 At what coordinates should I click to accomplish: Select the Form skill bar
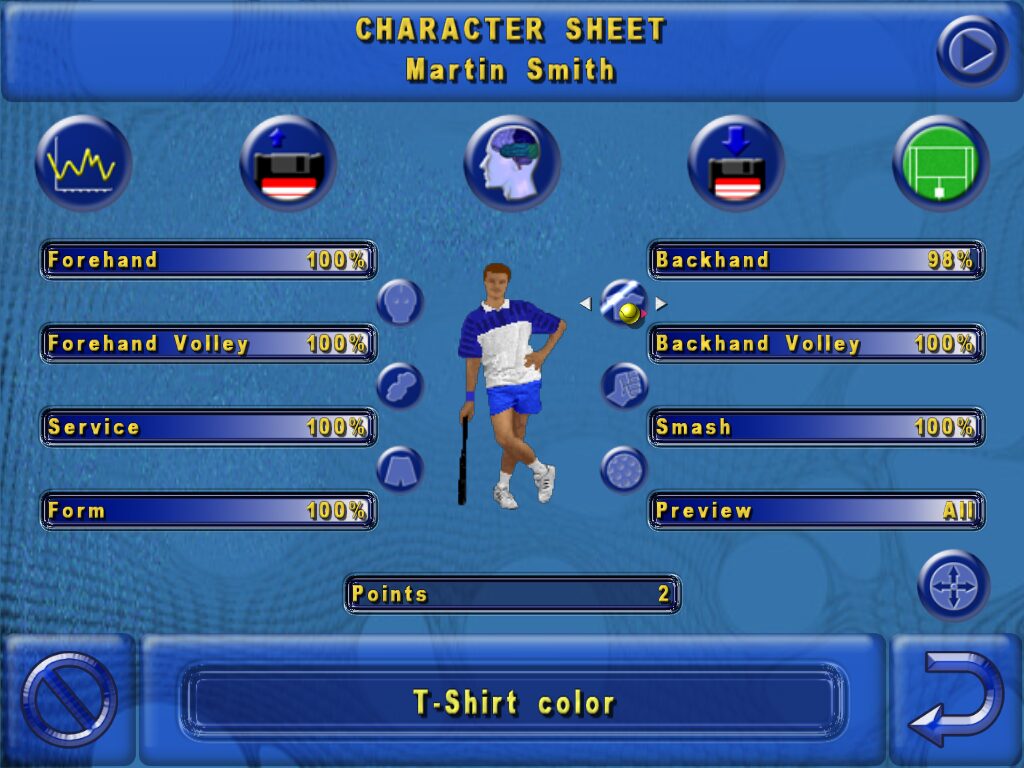click(x=208, y=511)
